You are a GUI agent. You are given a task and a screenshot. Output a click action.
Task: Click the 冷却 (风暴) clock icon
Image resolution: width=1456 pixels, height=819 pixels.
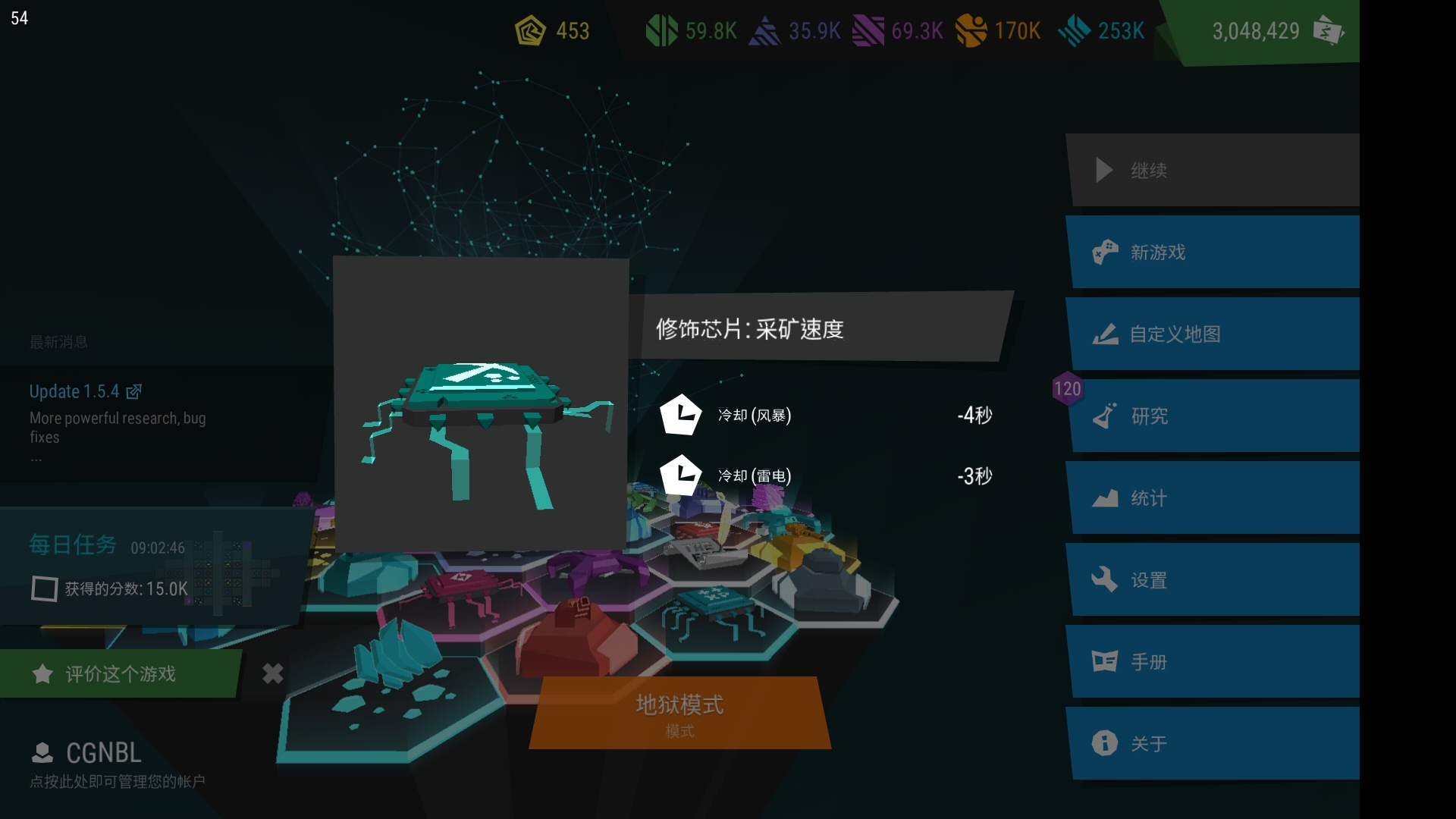point(682,416)
